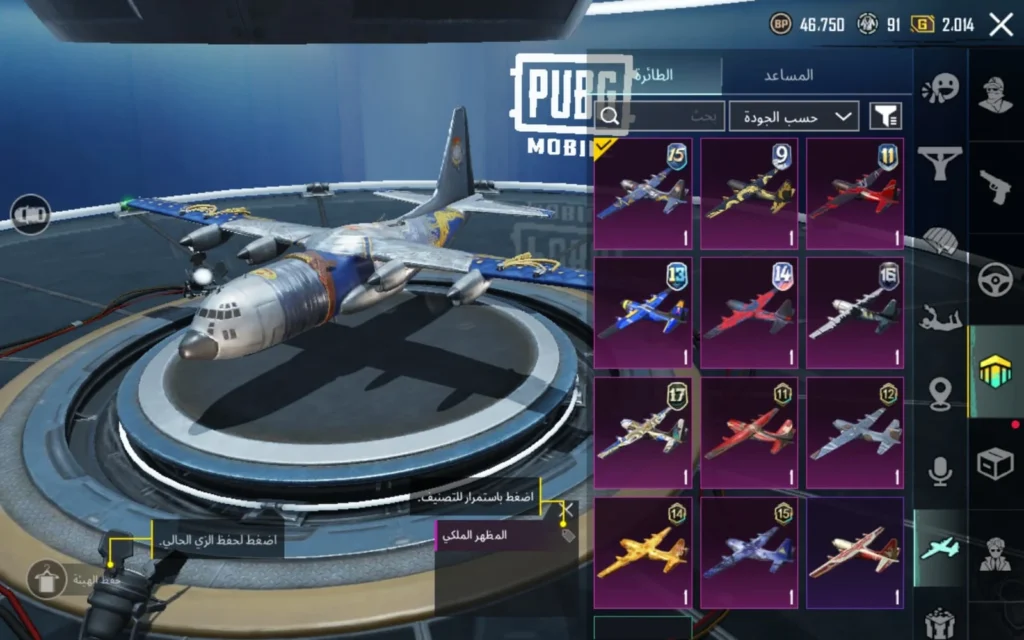The image size is (1024, 640).
Task: Open the character outfit category at top
Action: 994,93
